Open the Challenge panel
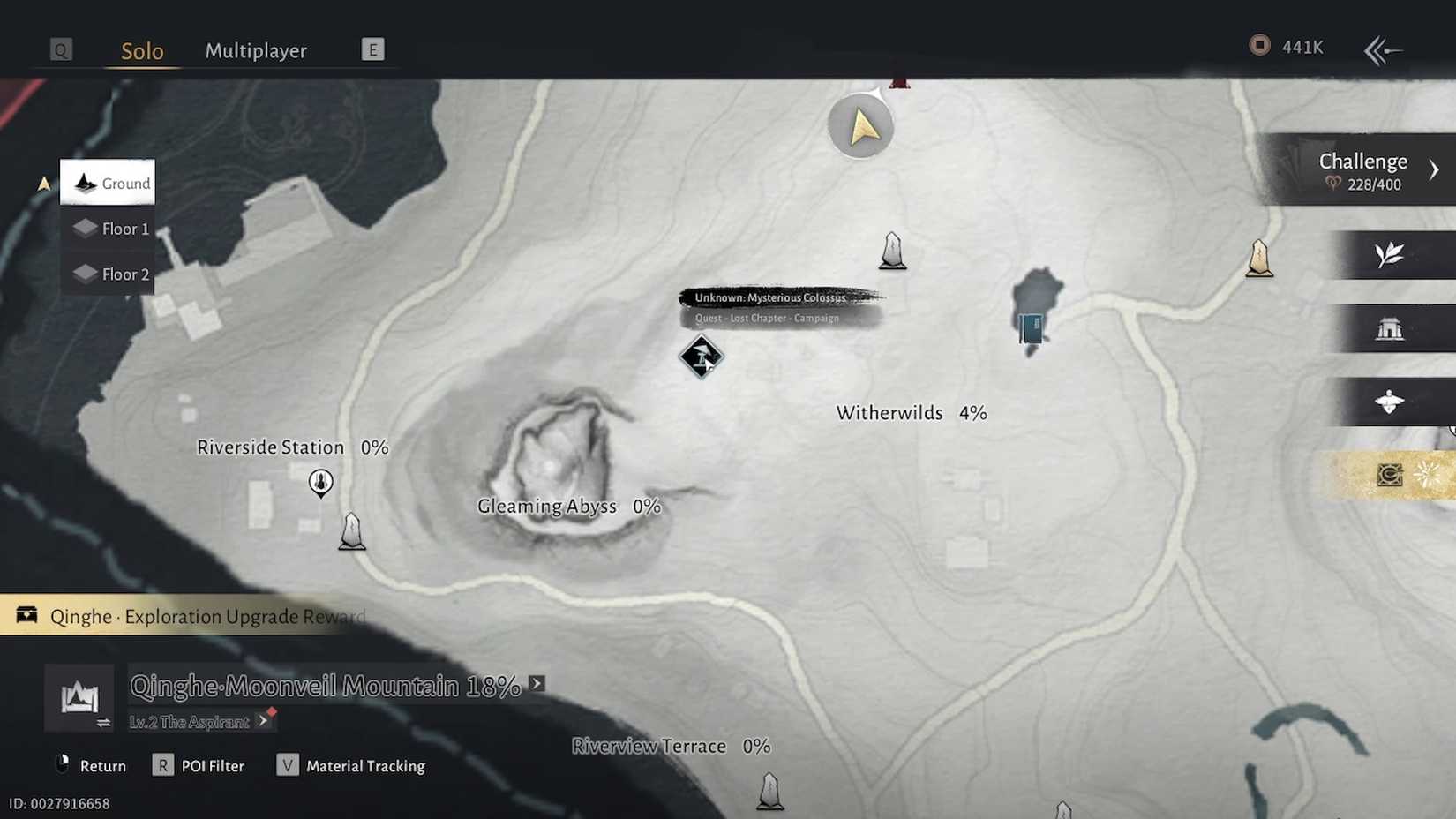Viewport: 1456px width, 819px height. (x=1363, y=169)
